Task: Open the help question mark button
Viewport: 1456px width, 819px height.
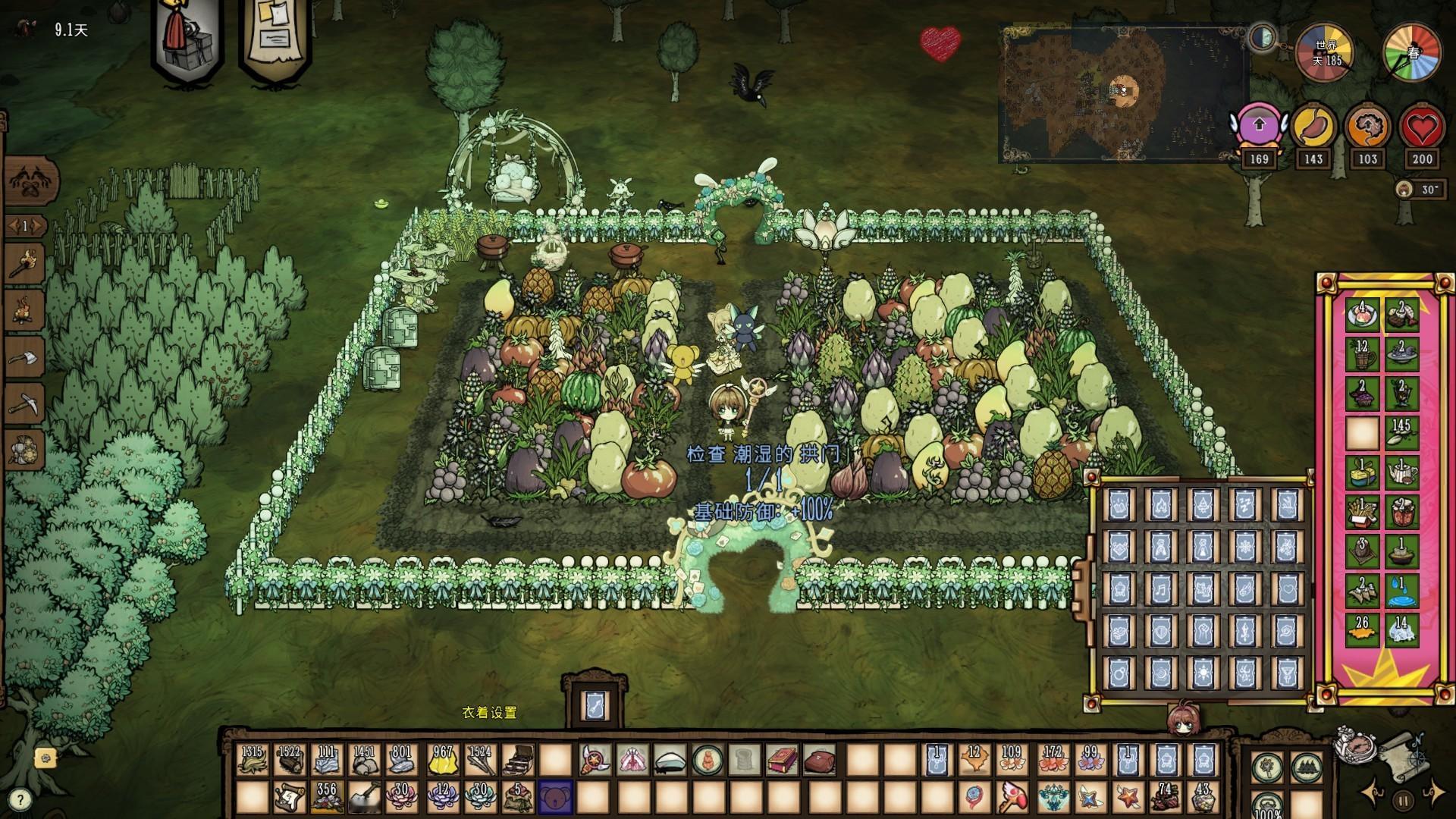Action: pos(20,799)
